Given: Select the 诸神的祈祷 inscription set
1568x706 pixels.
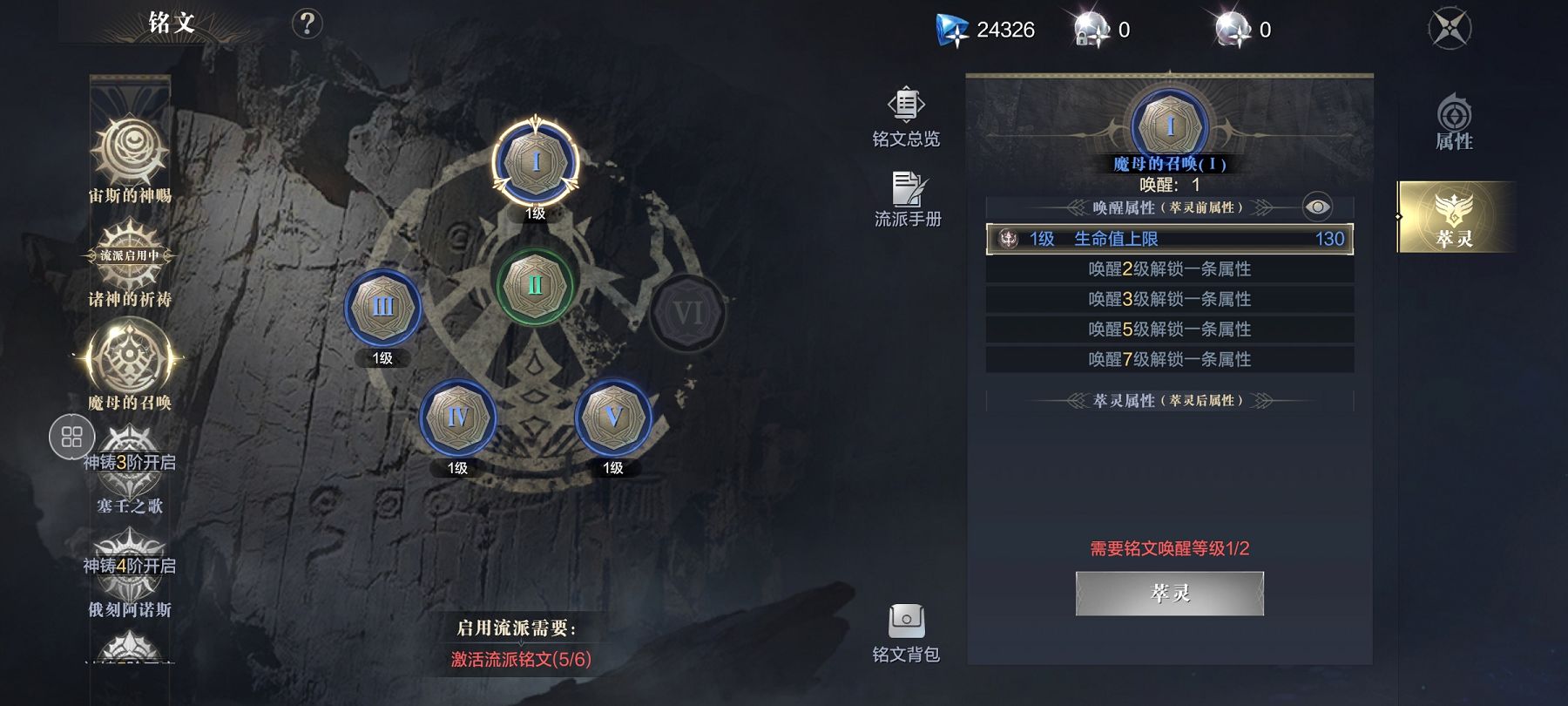Looking at the screenshot, I should 130,261.
